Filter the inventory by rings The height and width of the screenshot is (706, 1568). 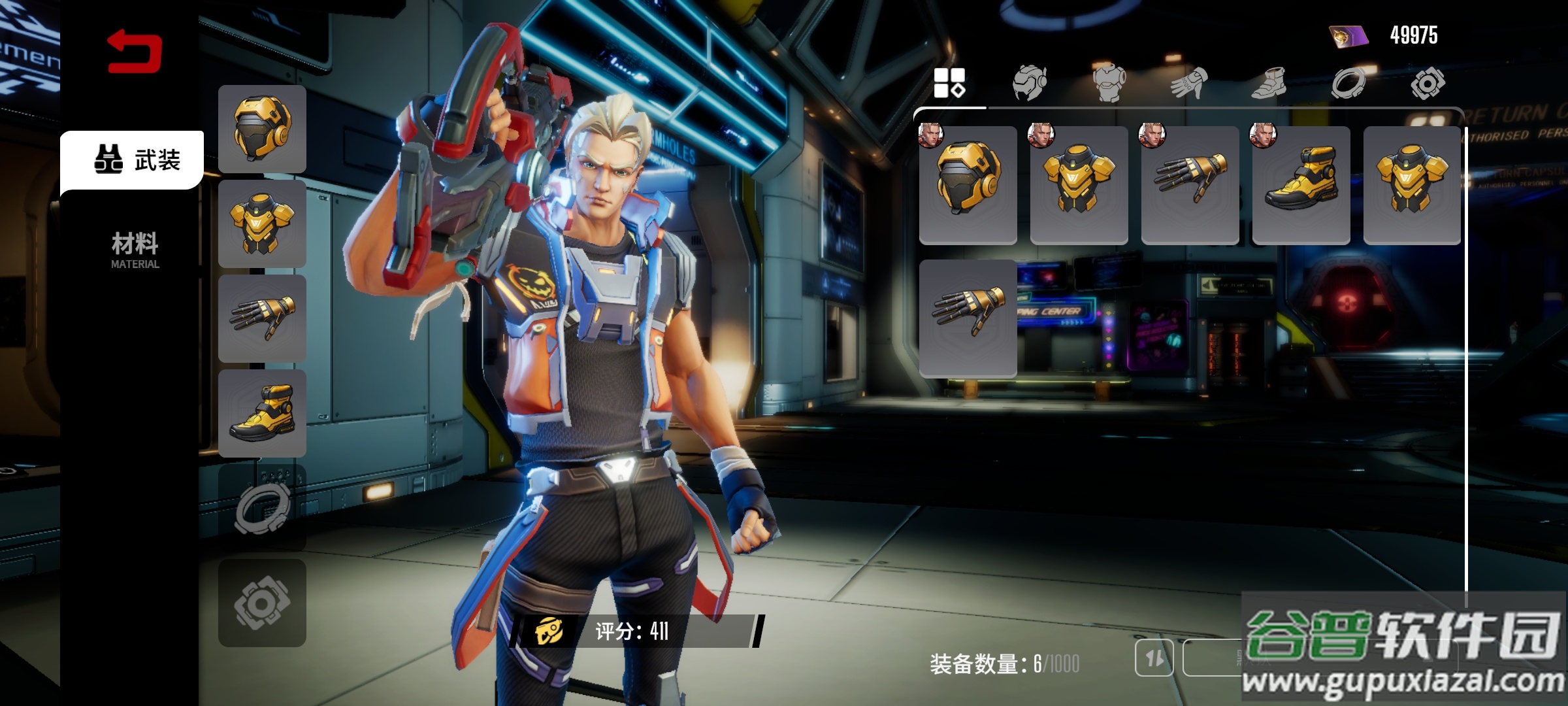(1348, 84)
